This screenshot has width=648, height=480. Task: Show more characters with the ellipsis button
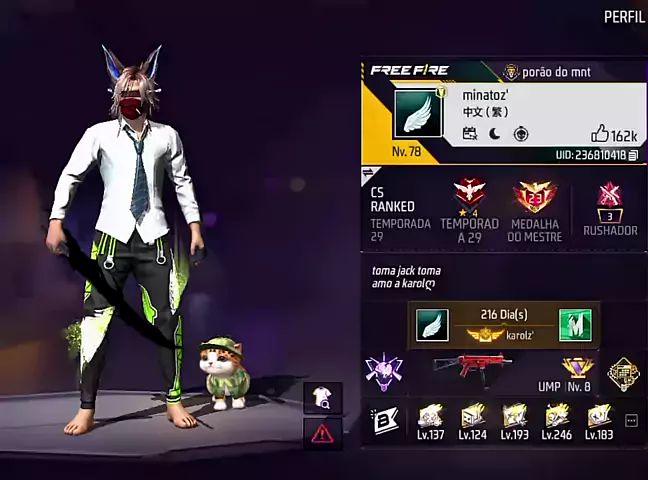tap(631, 420)
